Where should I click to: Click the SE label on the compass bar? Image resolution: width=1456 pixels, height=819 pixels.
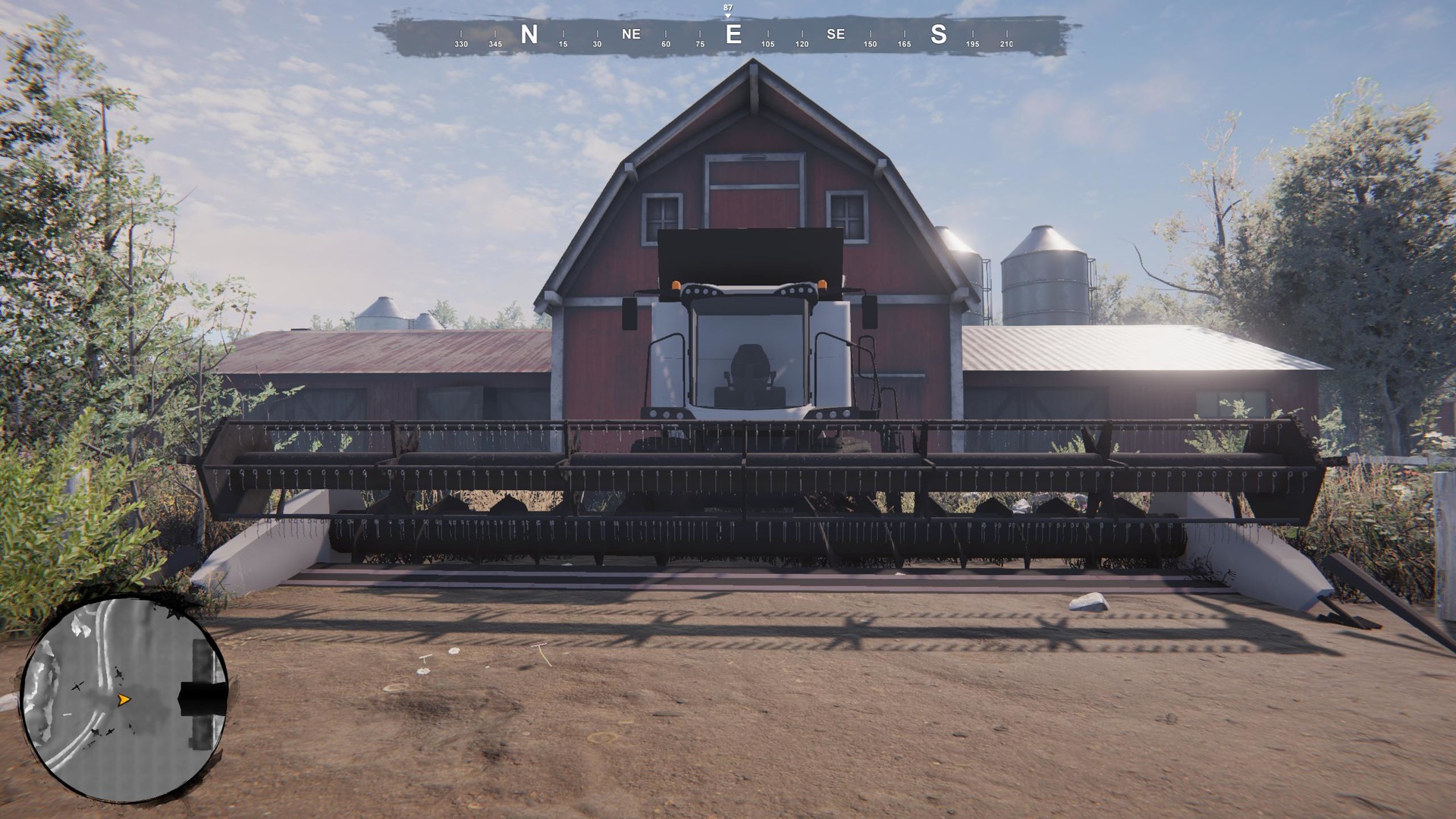pyautogui.click(x=835, y=34)
